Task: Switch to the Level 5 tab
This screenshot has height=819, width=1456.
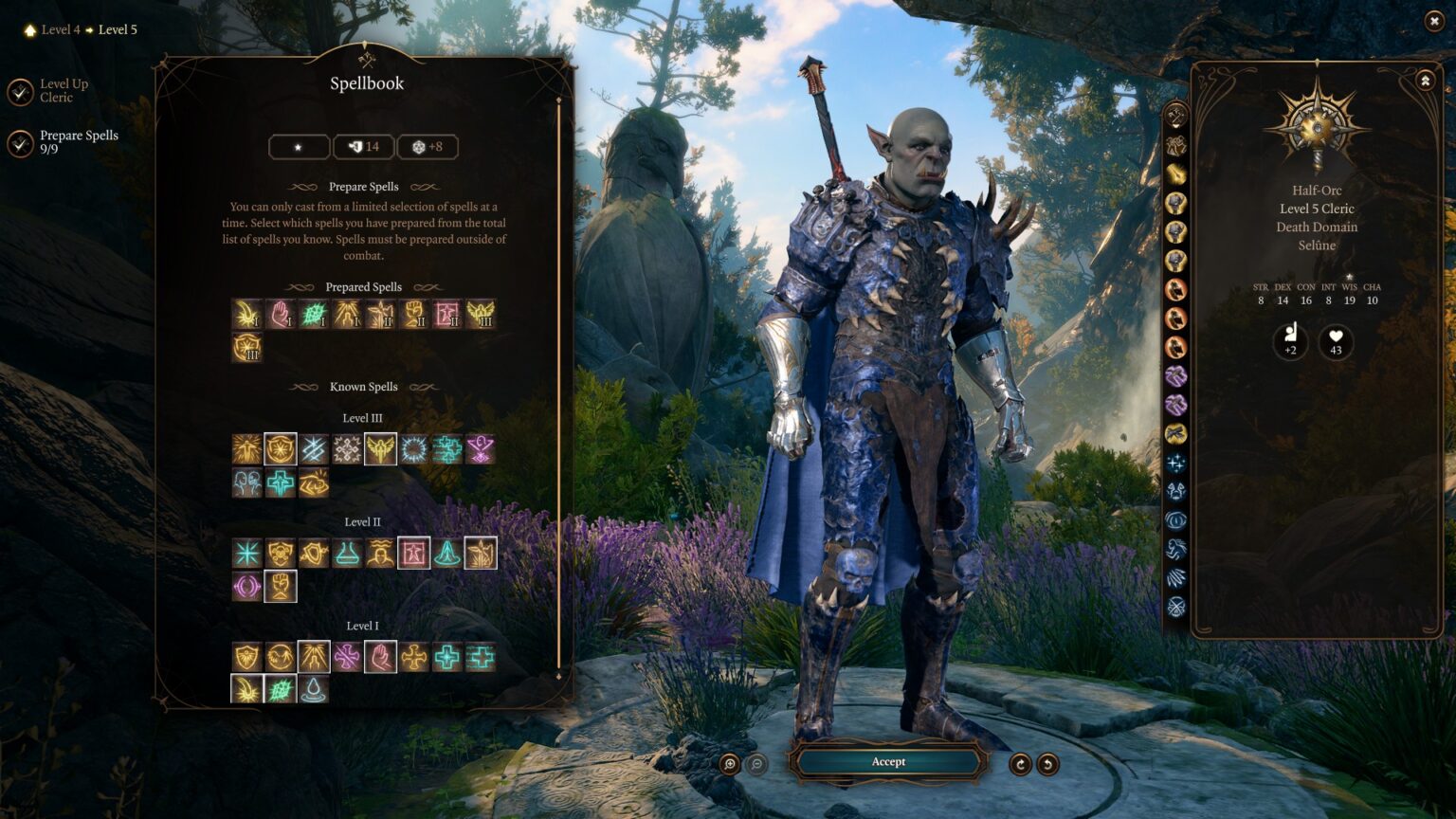Action: click(x=117, y=28)
